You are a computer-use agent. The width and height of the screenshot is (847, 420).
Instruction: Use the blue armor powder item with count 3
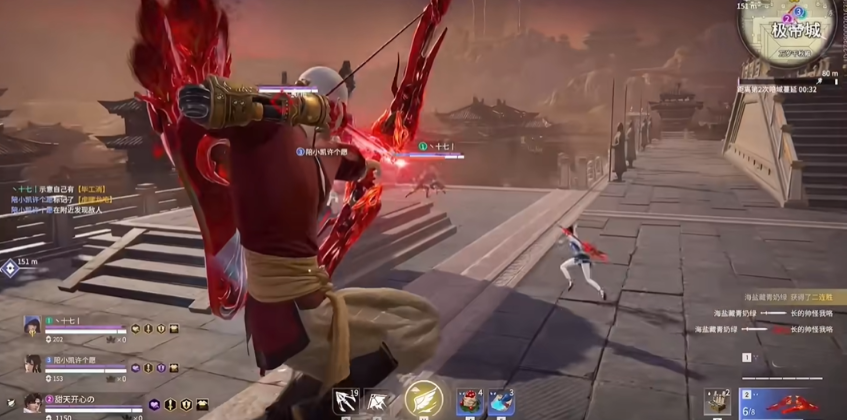pyautogui.click(x=501, y=402)
